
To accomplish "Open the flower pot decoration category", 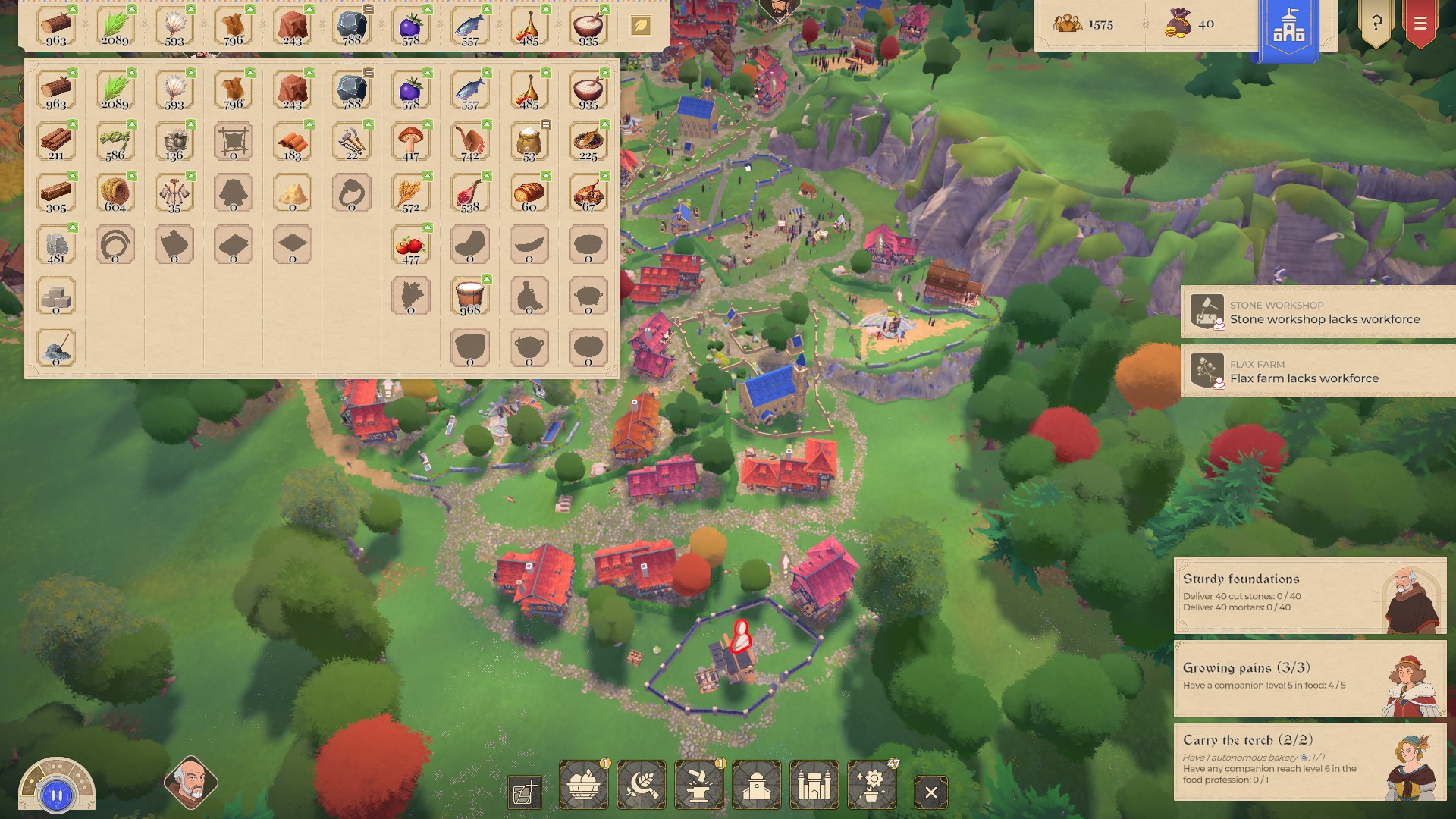I will [x=872, y=785].
